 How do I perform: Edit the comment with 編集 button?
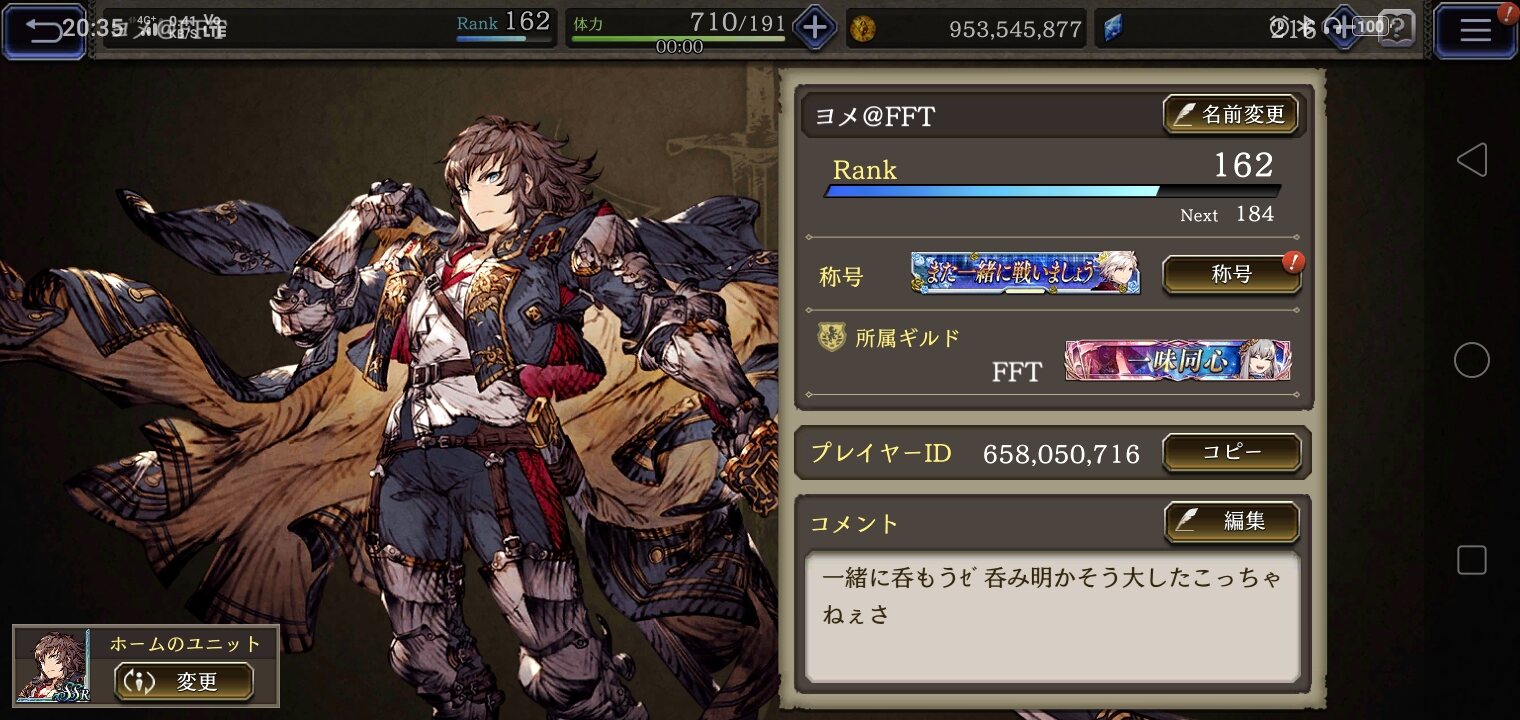[1231, 521]
